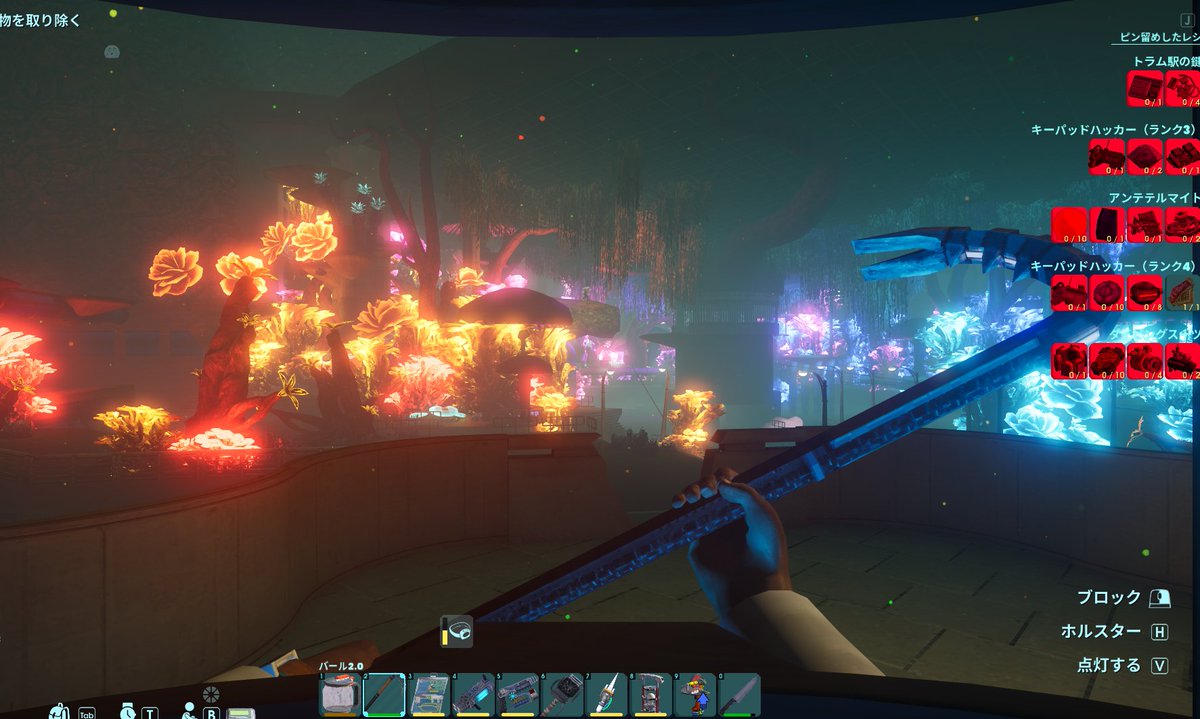
Task: Equip the blue energy gun in slot 4
Action: 473,693
